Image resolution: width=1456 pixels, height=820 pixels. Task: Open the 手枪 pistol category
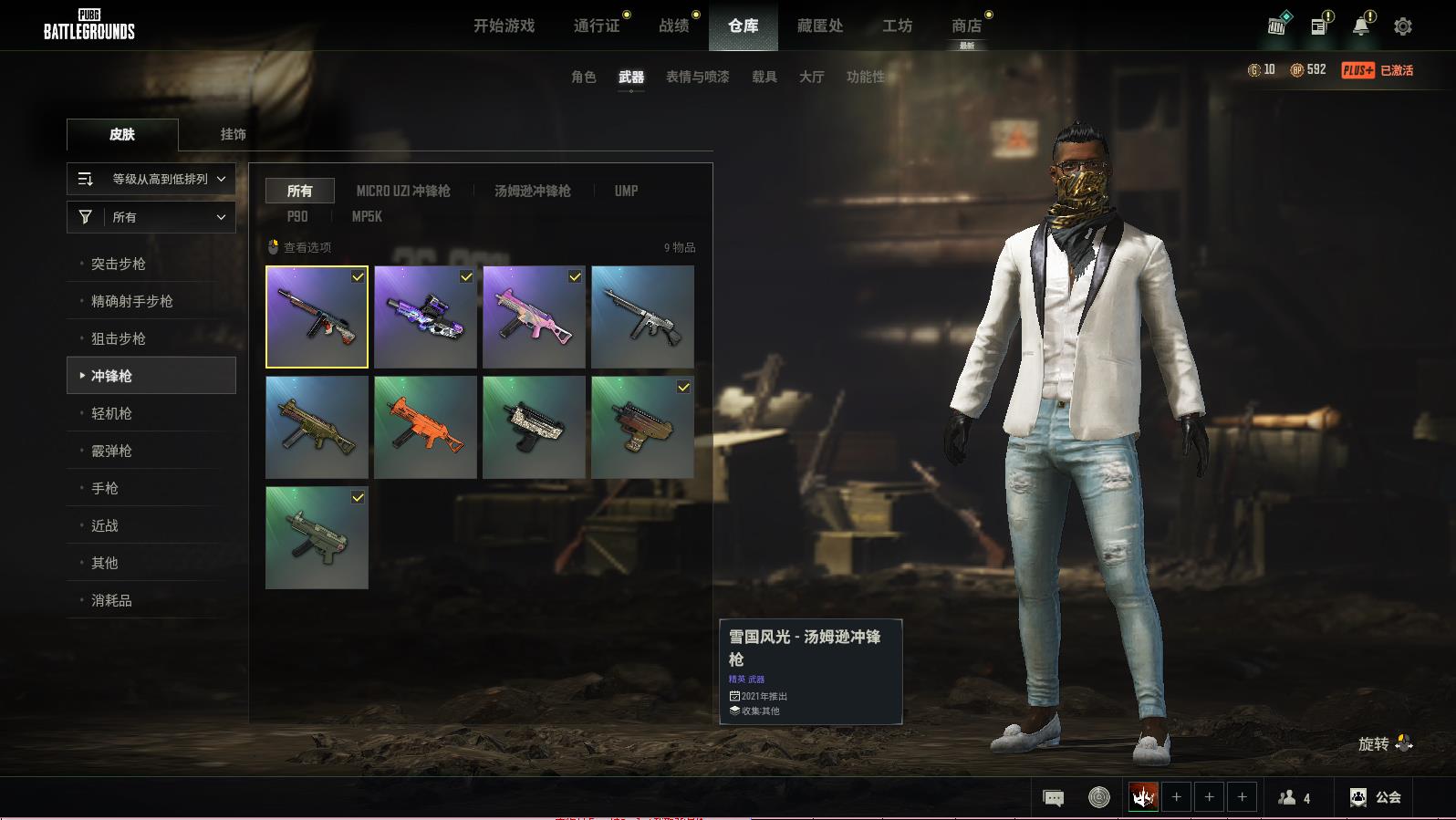tap(105, 488)
